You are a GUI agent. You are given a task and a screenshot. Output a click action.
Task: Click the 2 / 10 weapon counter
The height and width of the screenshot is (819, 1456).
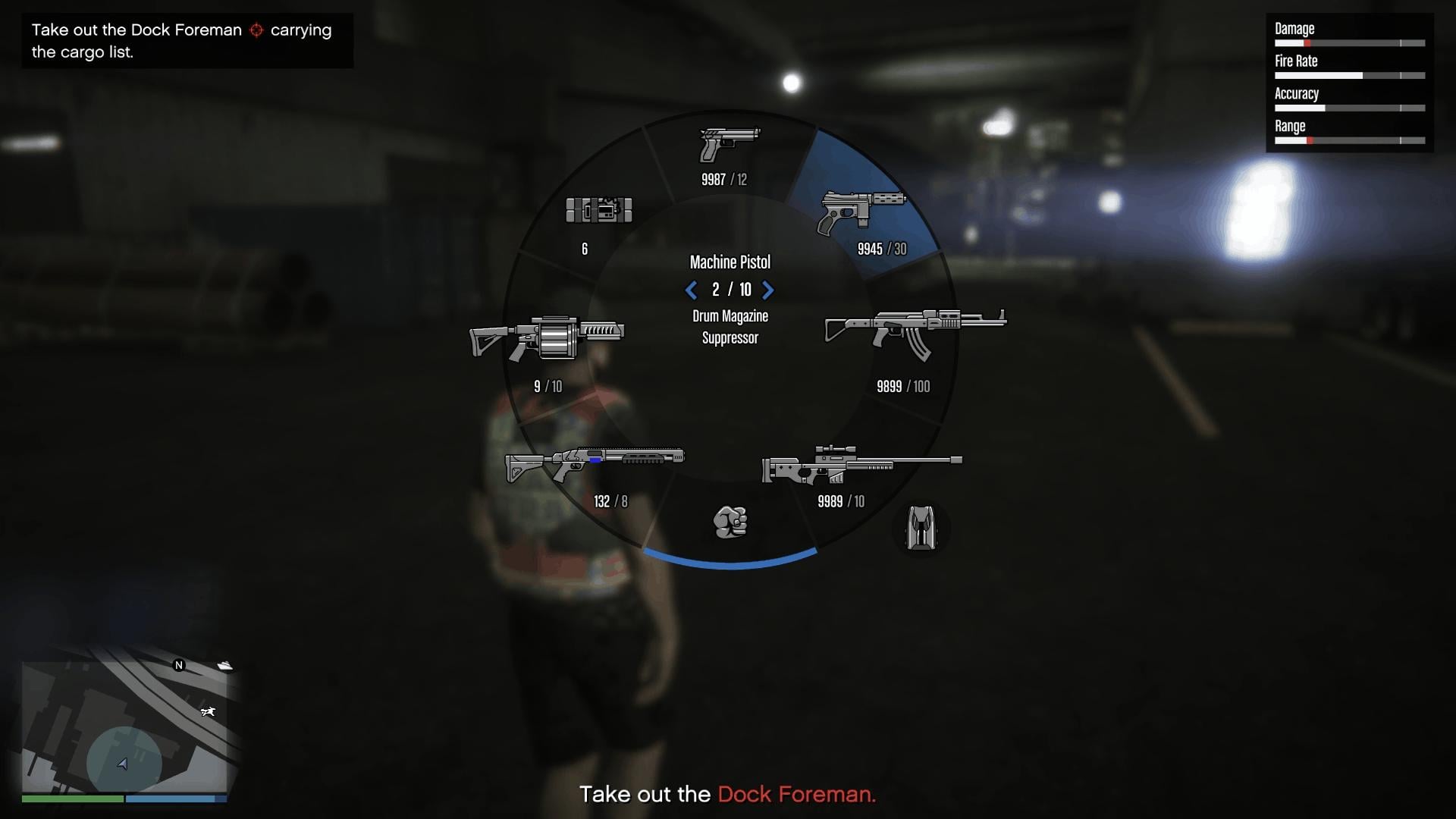pyautogui.click(x=730, y=290)
